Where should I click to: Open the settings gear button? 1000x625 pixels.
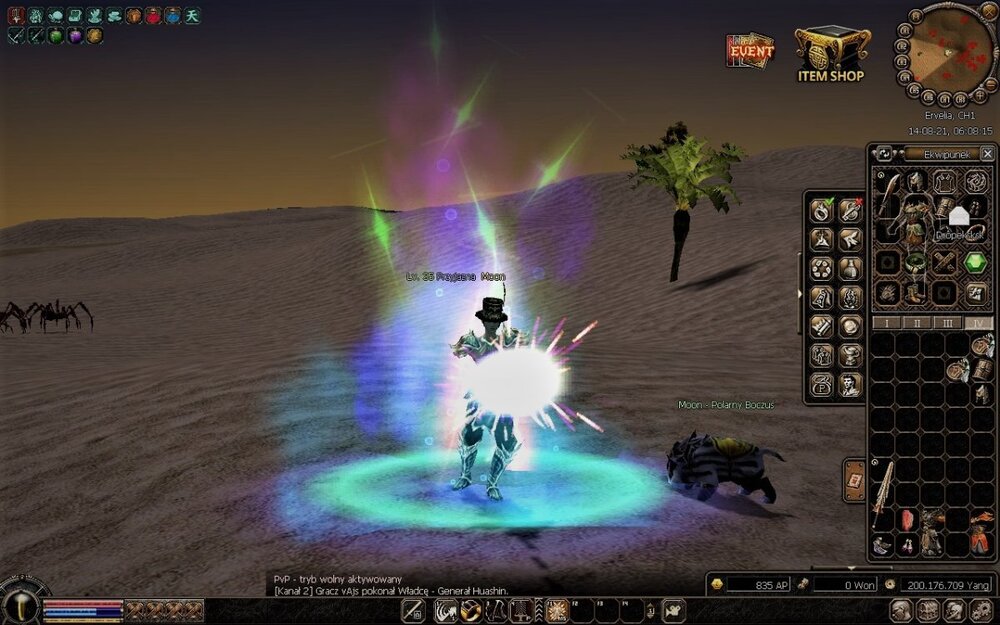point(980,610)
